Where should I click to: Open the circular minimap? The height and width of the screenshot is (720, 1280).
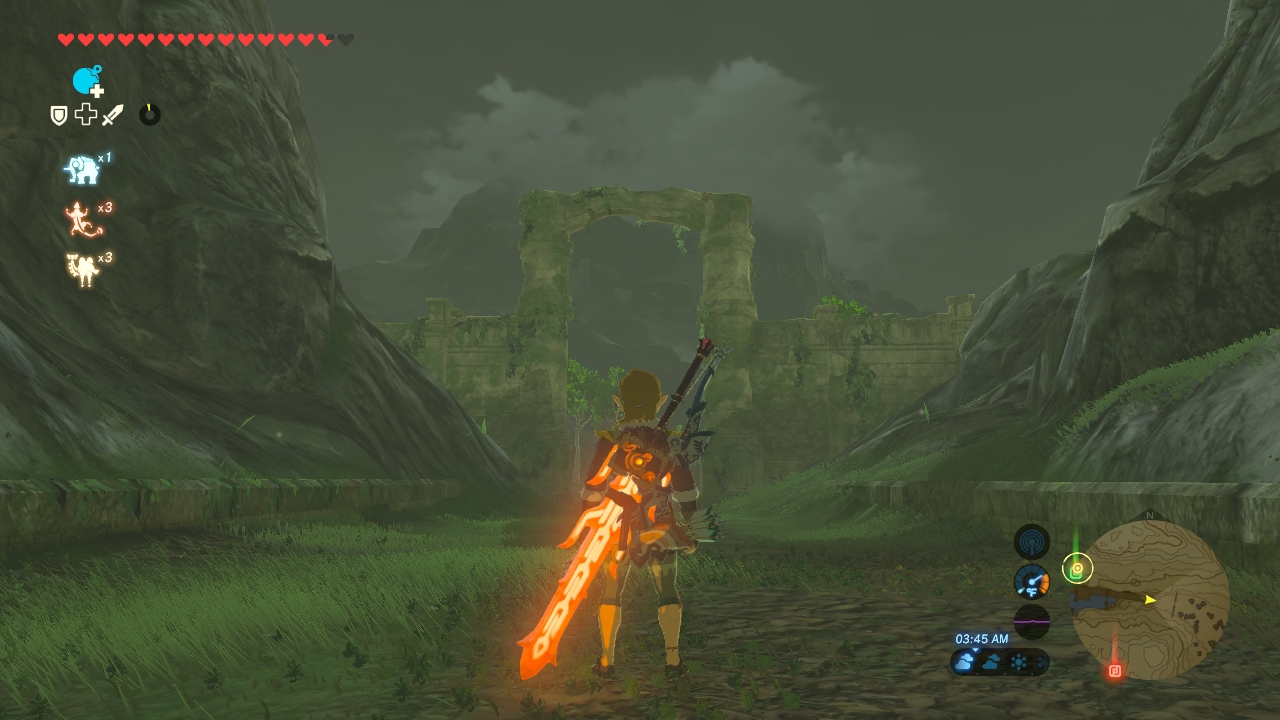(1150, 600)
